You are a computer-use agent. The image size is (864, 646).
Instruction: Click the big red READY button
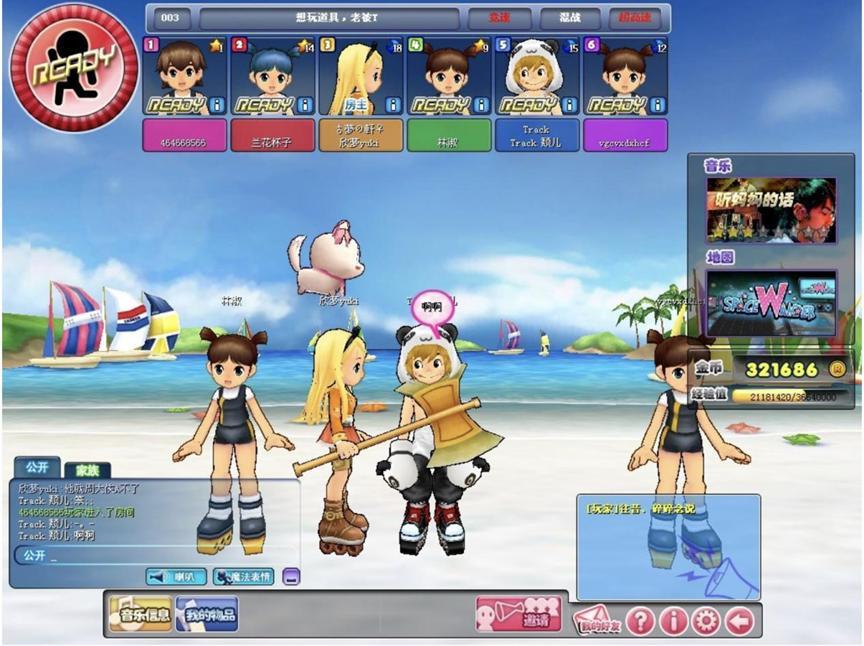point(73,67)
